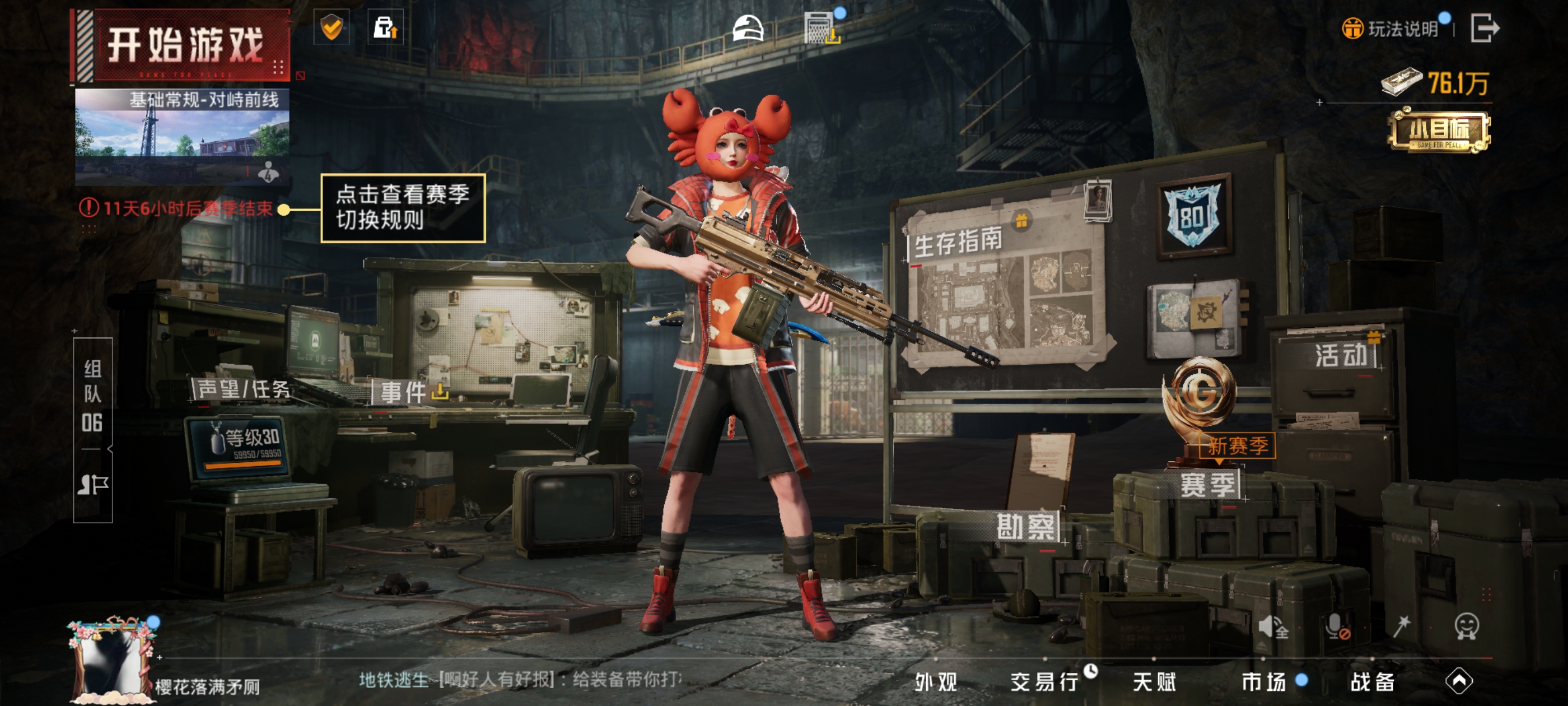Open the 小目标 gold badge

click(1439, 131)
